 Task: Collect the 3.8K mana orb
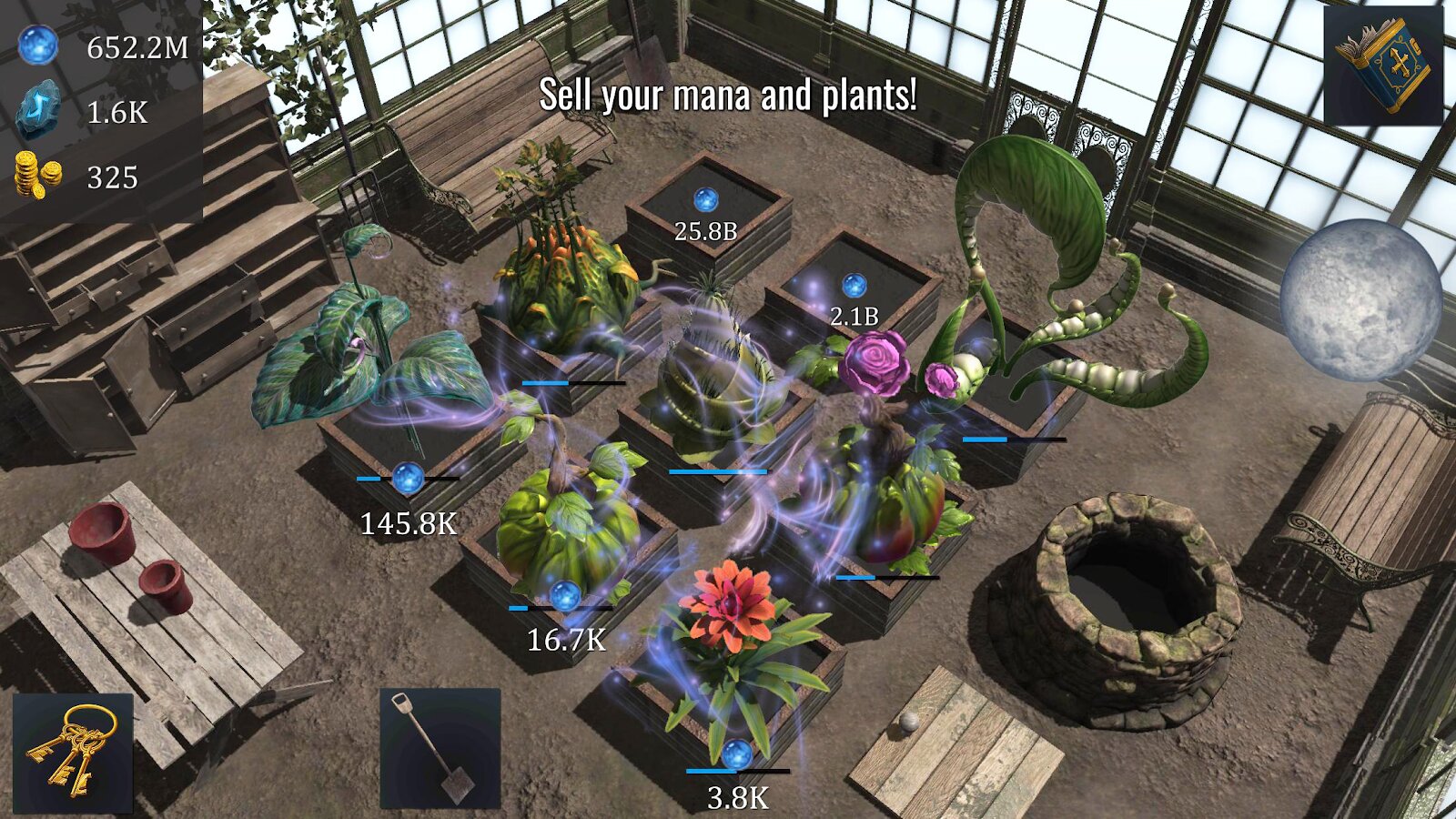(736, 754)
